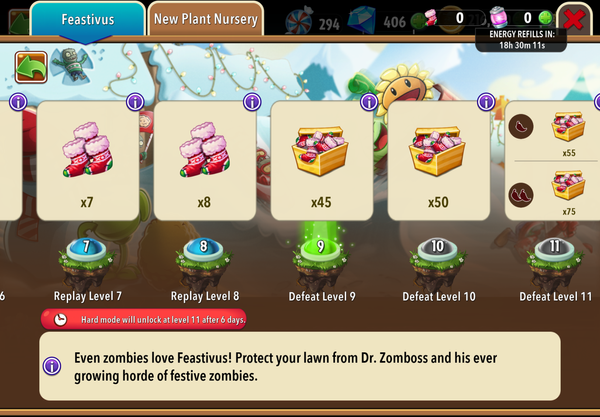Go back using the green arrow button
The height and width of the screenshot is (417, 600).
[x=31, y=66]
